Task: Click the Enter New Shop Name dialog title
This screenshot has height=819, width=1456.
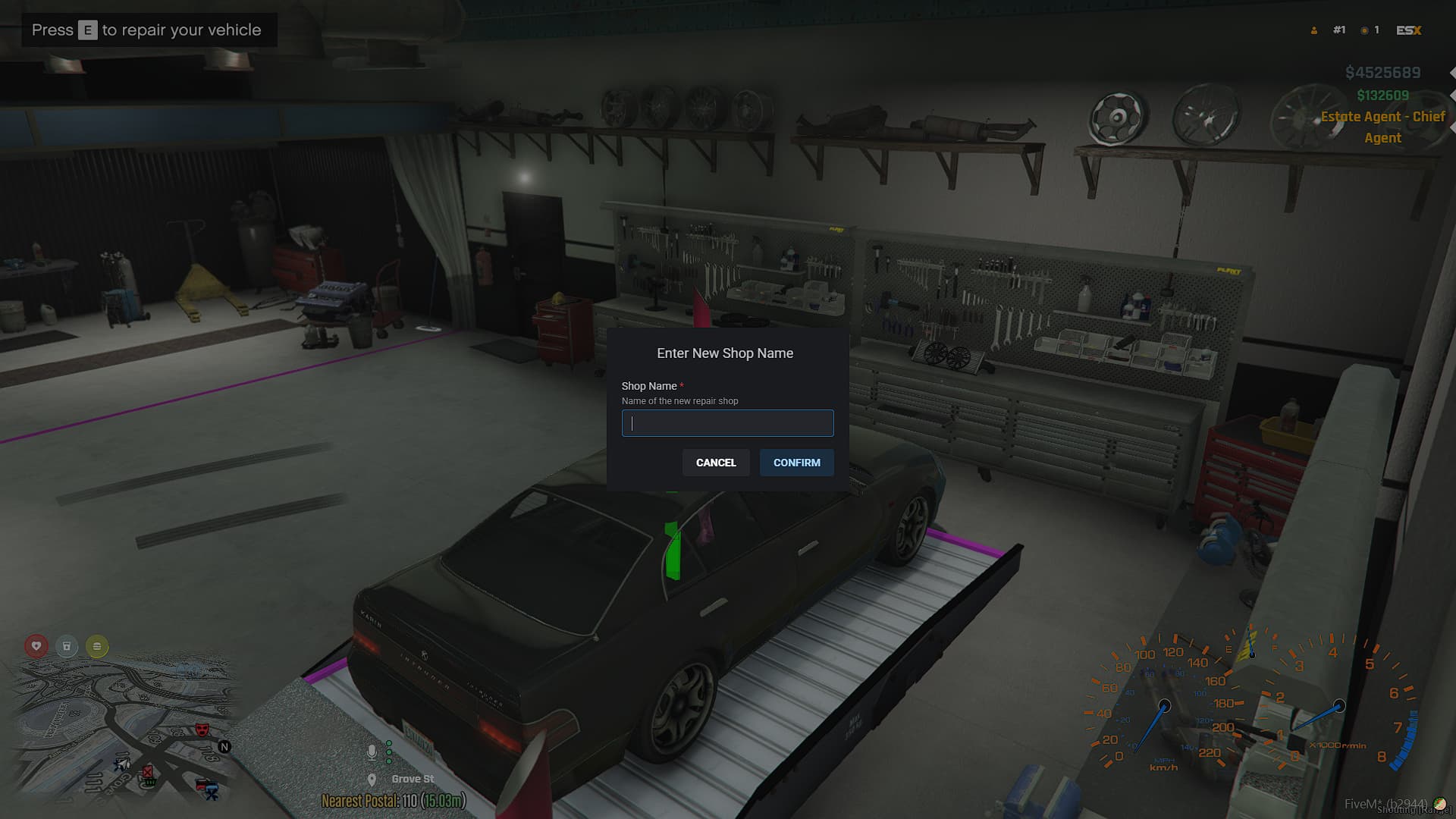Action: (x=724, y=353)
